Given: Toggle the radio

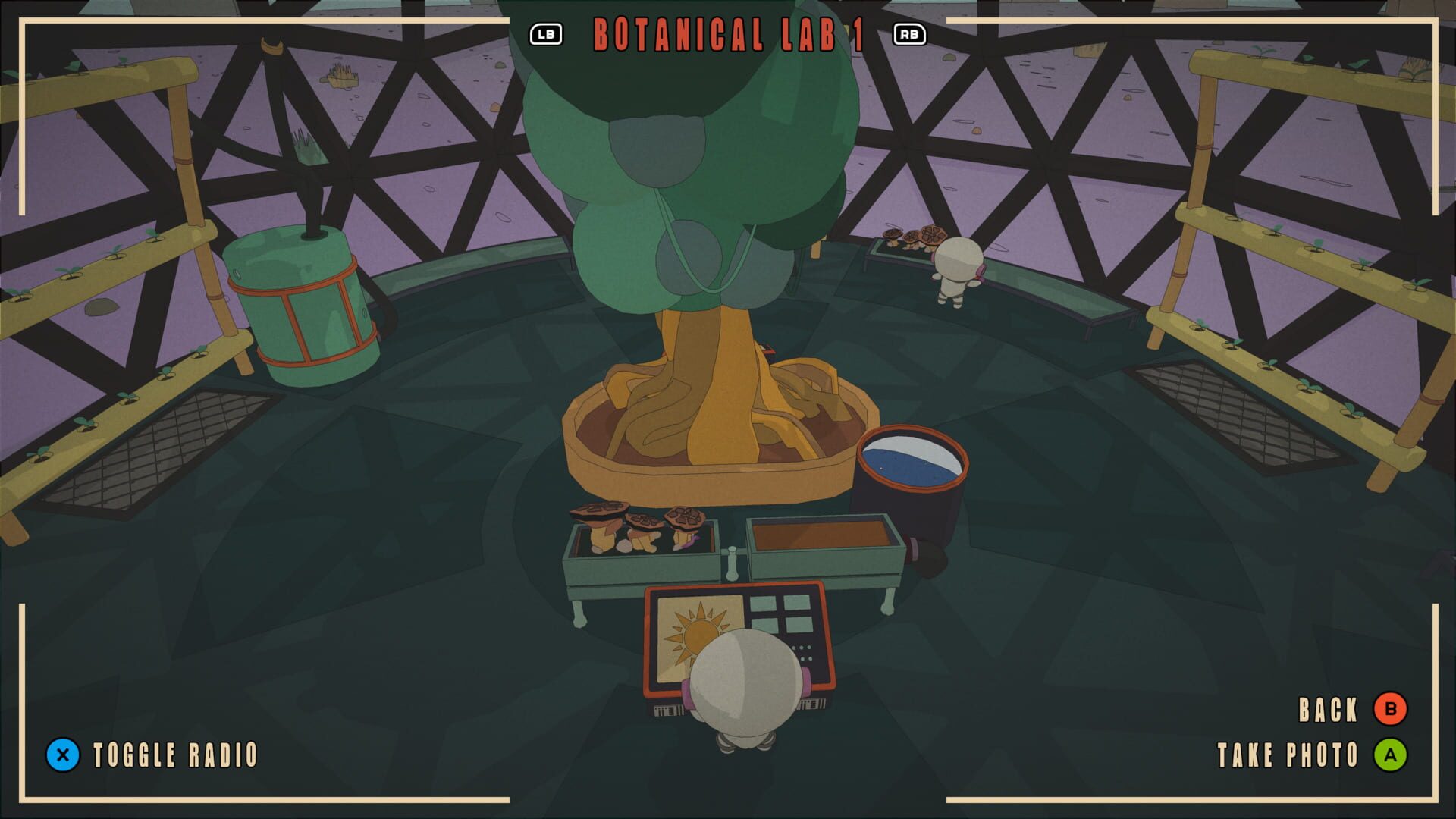Looking at the screenshot, I should point(173,755).
